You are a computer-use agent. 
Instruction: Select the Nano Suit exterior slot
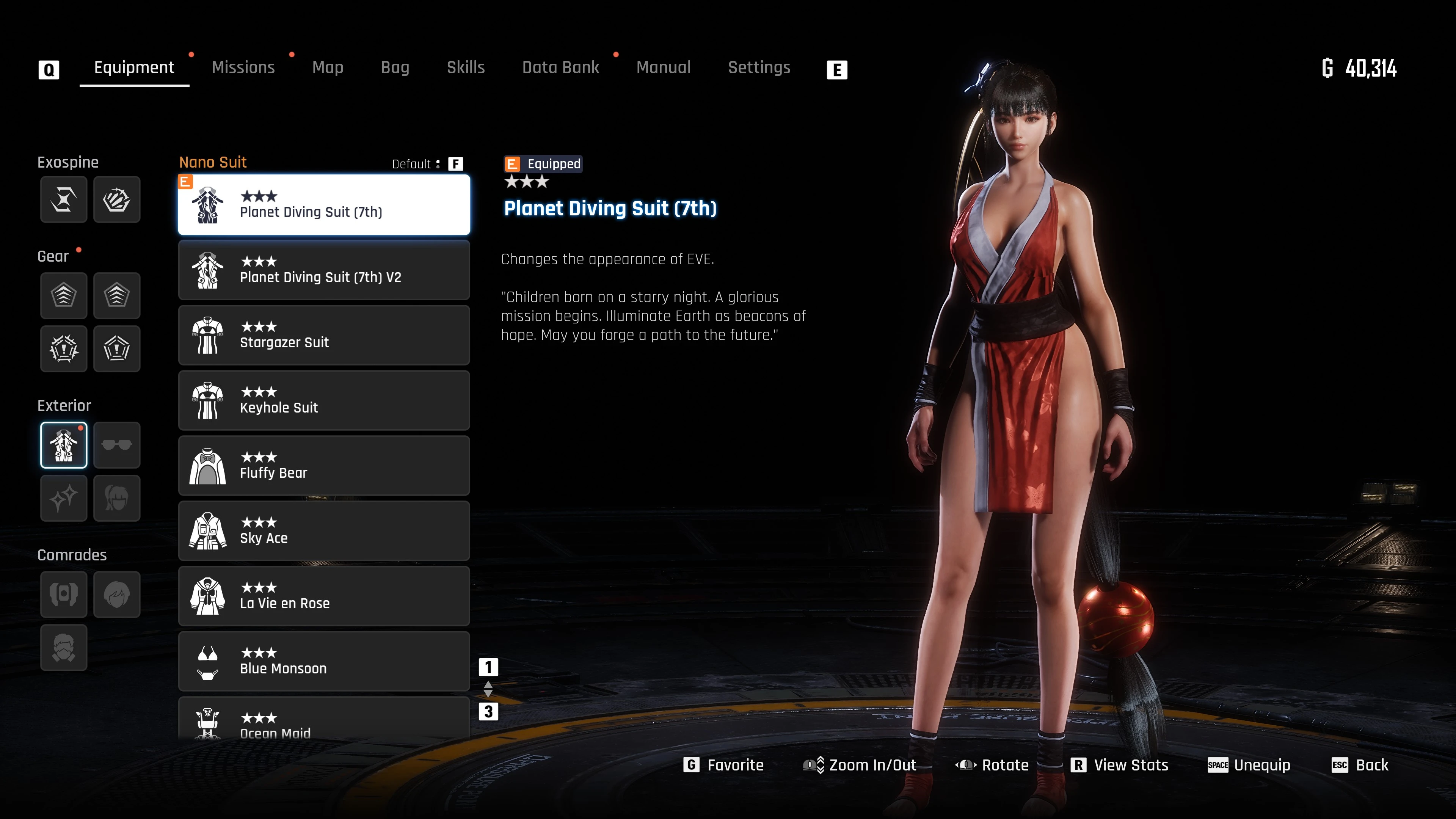point(63,445)
